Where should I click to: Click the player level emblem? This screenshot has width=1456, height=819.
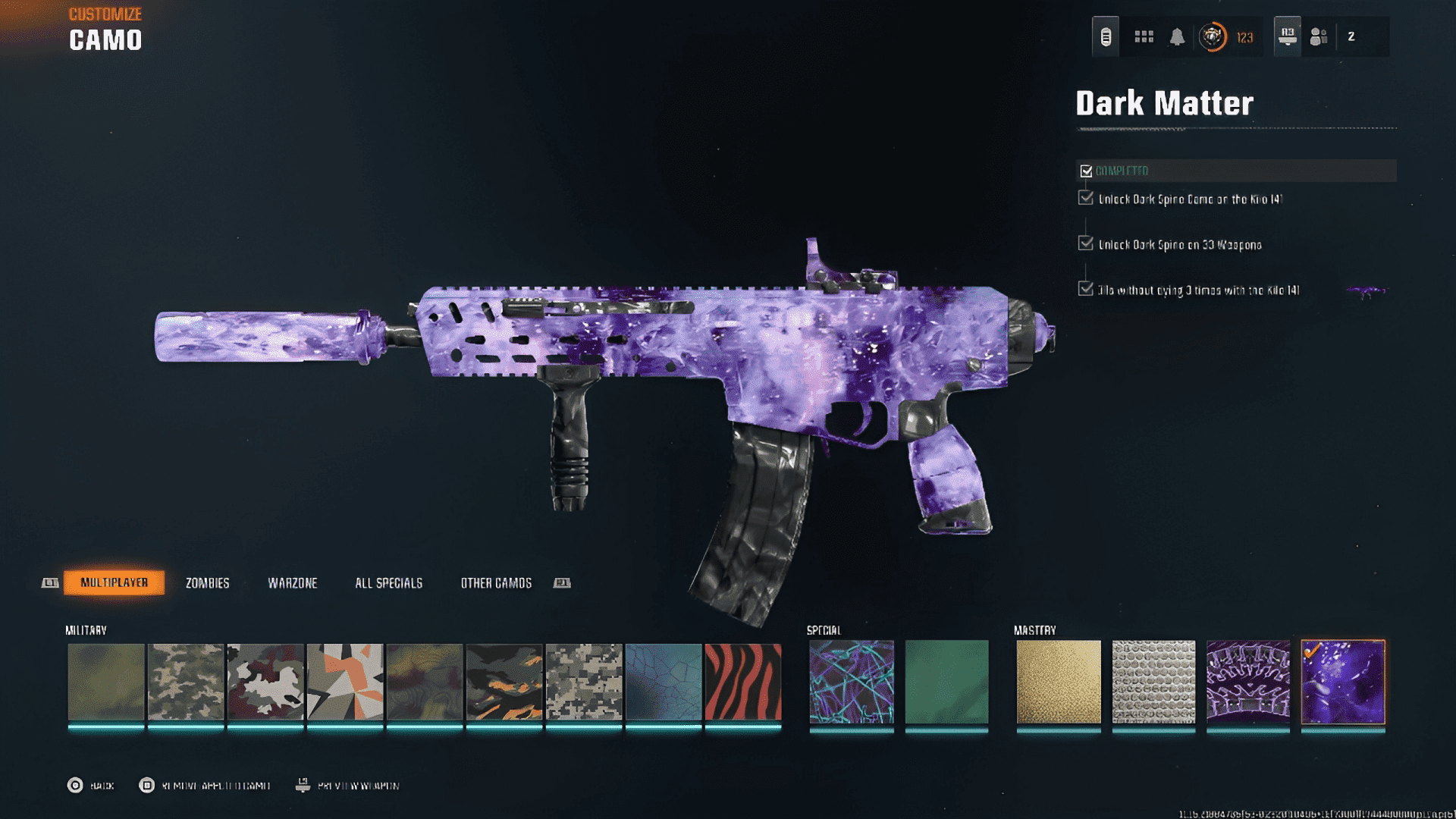coord(1212,36)
